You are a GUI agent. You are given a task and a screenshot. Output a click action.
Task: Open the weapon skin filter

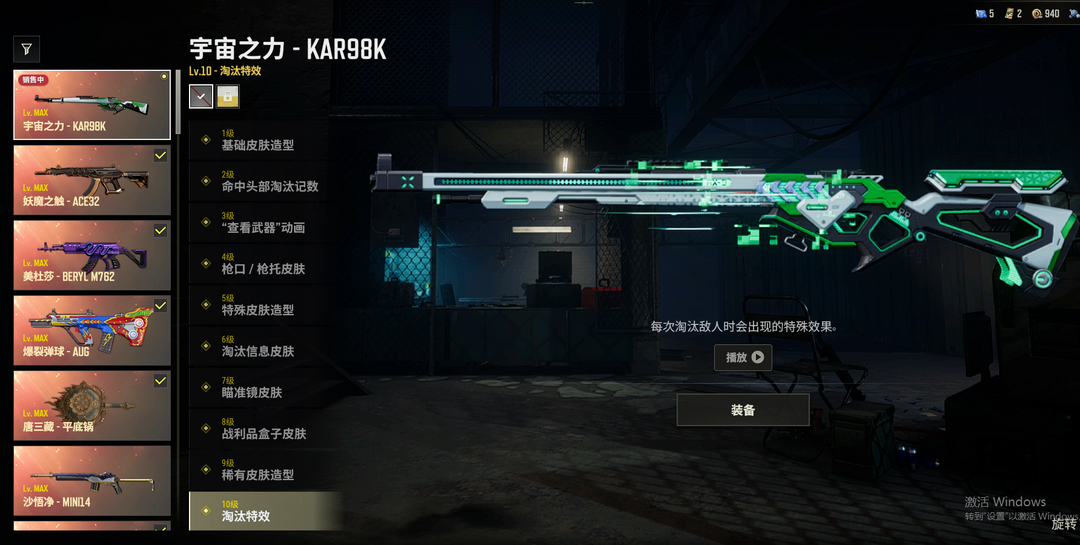(x=26, y=48)
